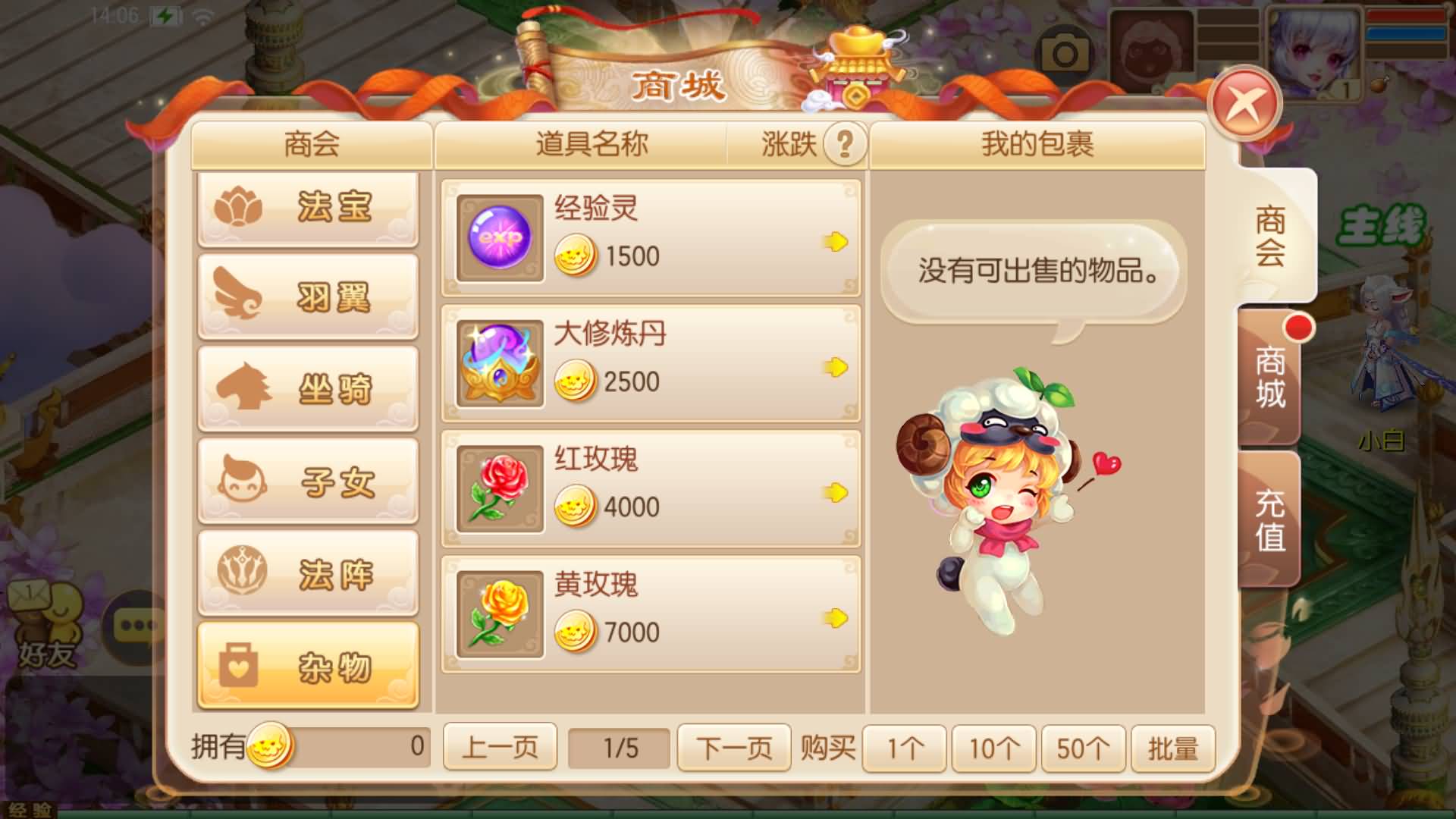The width and height of the screenshot is (1456, 819).
Task: Select the 50个 purchase quantity option
Action: [1083, 747]
